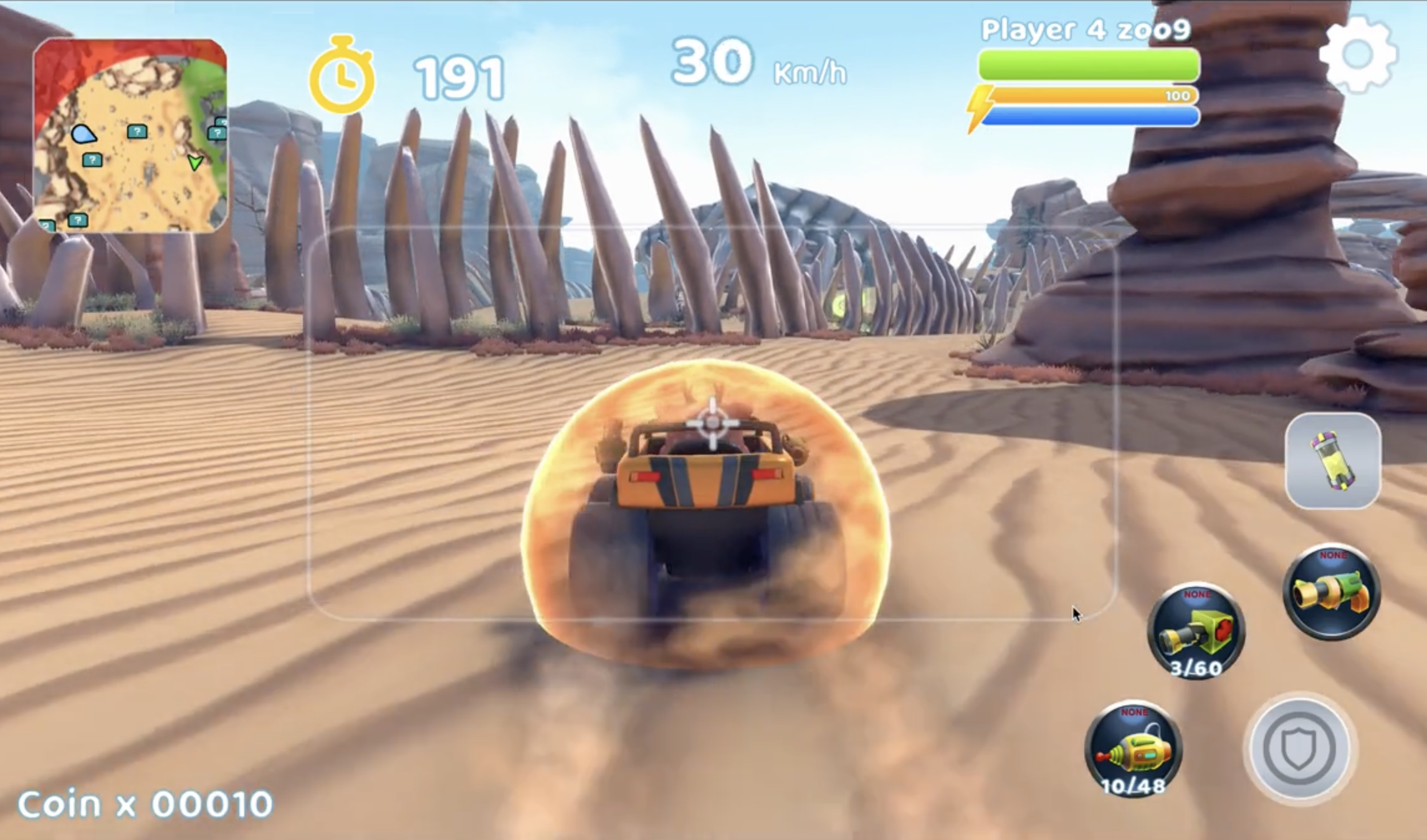Tap the stopwatch timer icon
The height and width of the screenshot is (840, 1427).
click(x=343, y=73)
